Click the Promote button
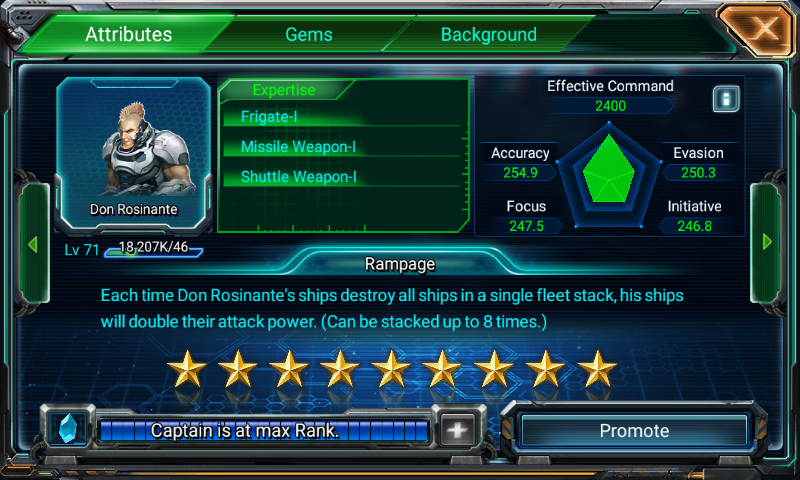Screen dimensions: 800x480 [x=633, y=431]
